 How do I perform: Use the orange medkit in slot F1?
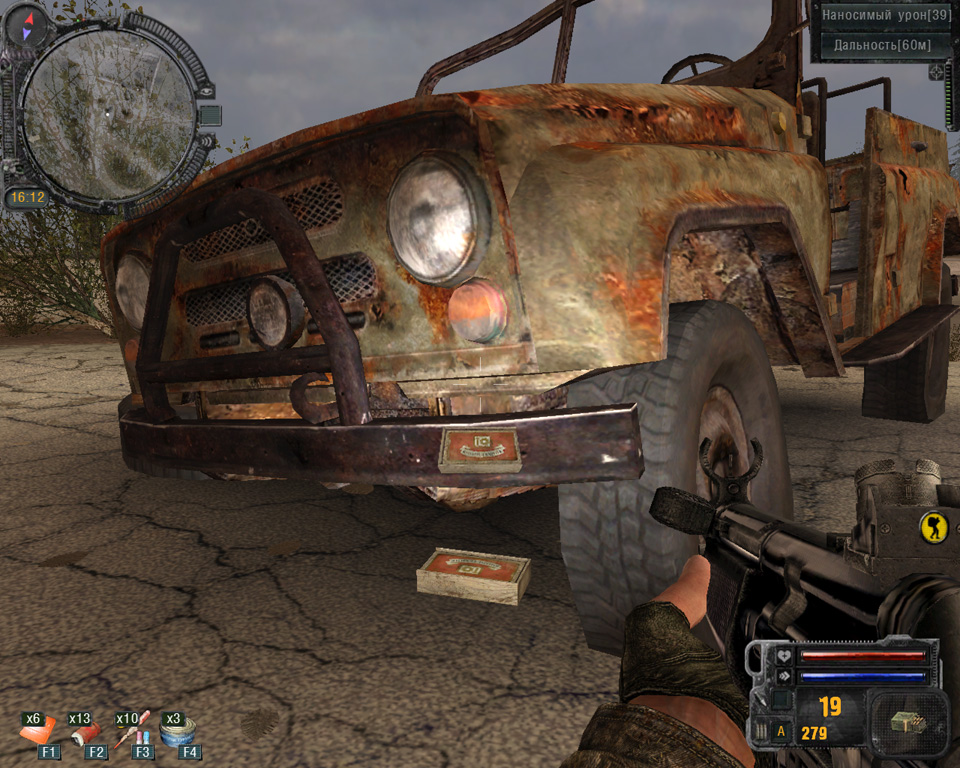pos(38,733)
